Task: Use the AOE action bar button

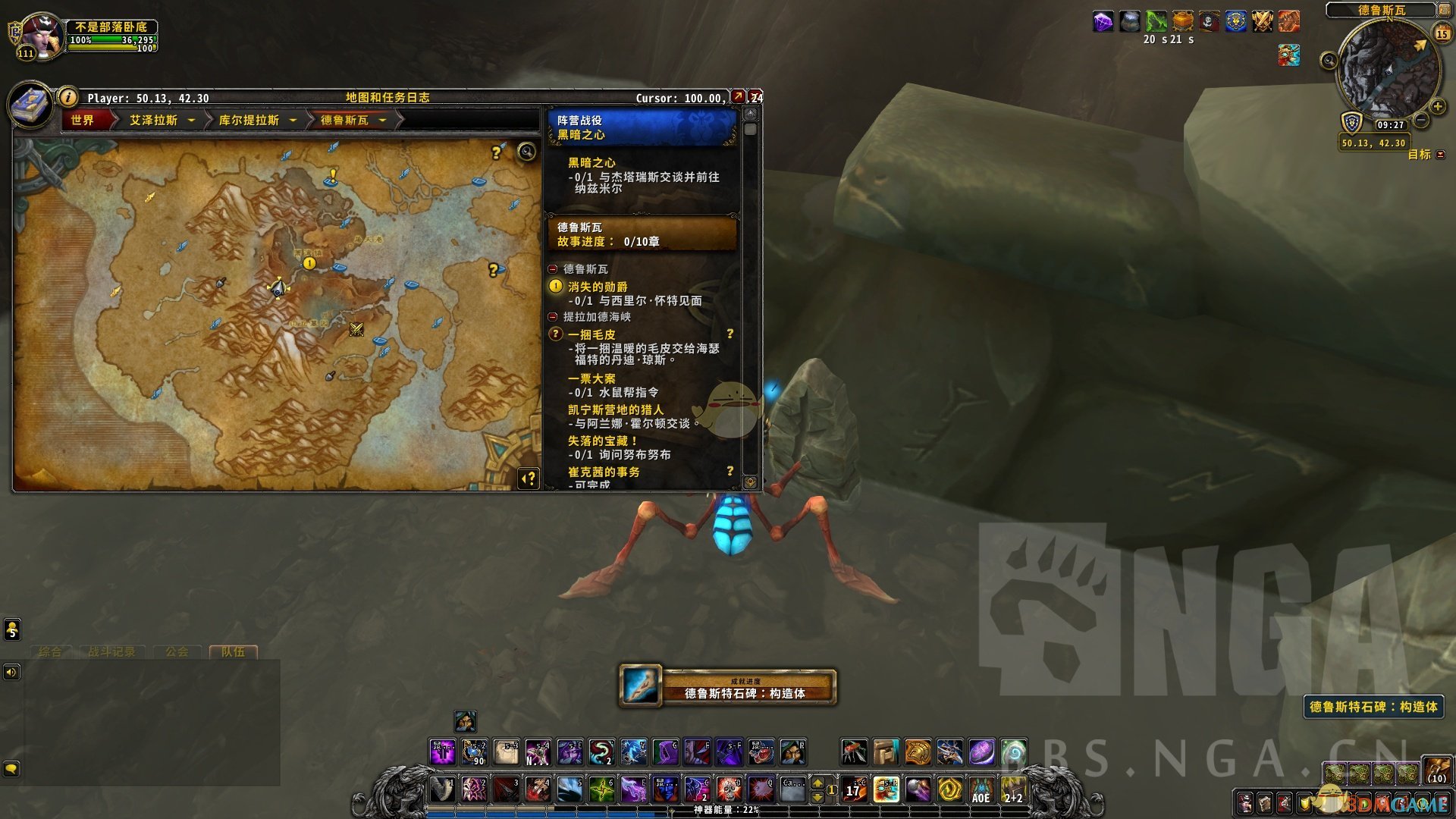Action: [981, 790]
